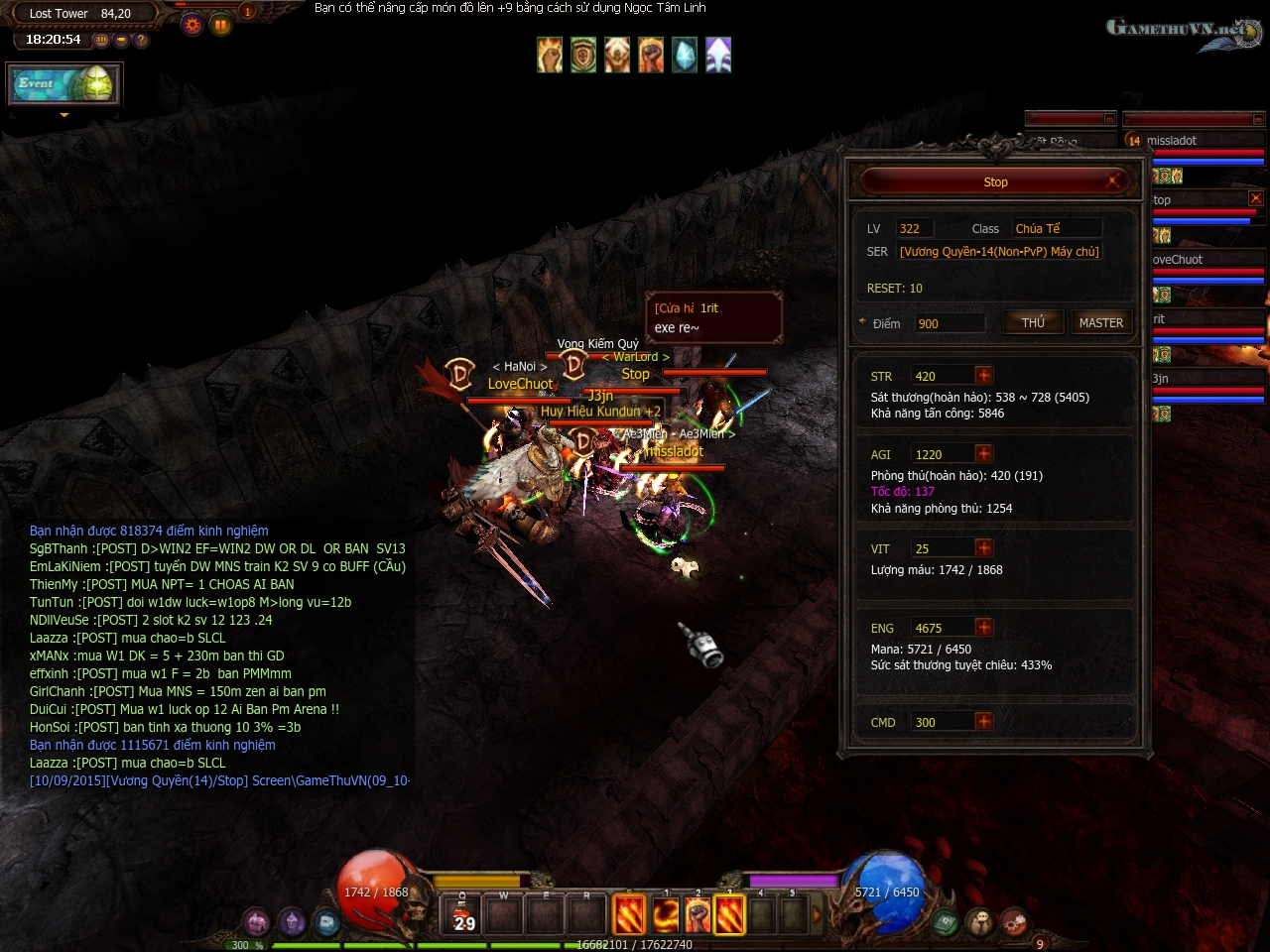Raise the ENG stat with plus button
Viewport: 1270px width, 952px height.
click(983, 627)
